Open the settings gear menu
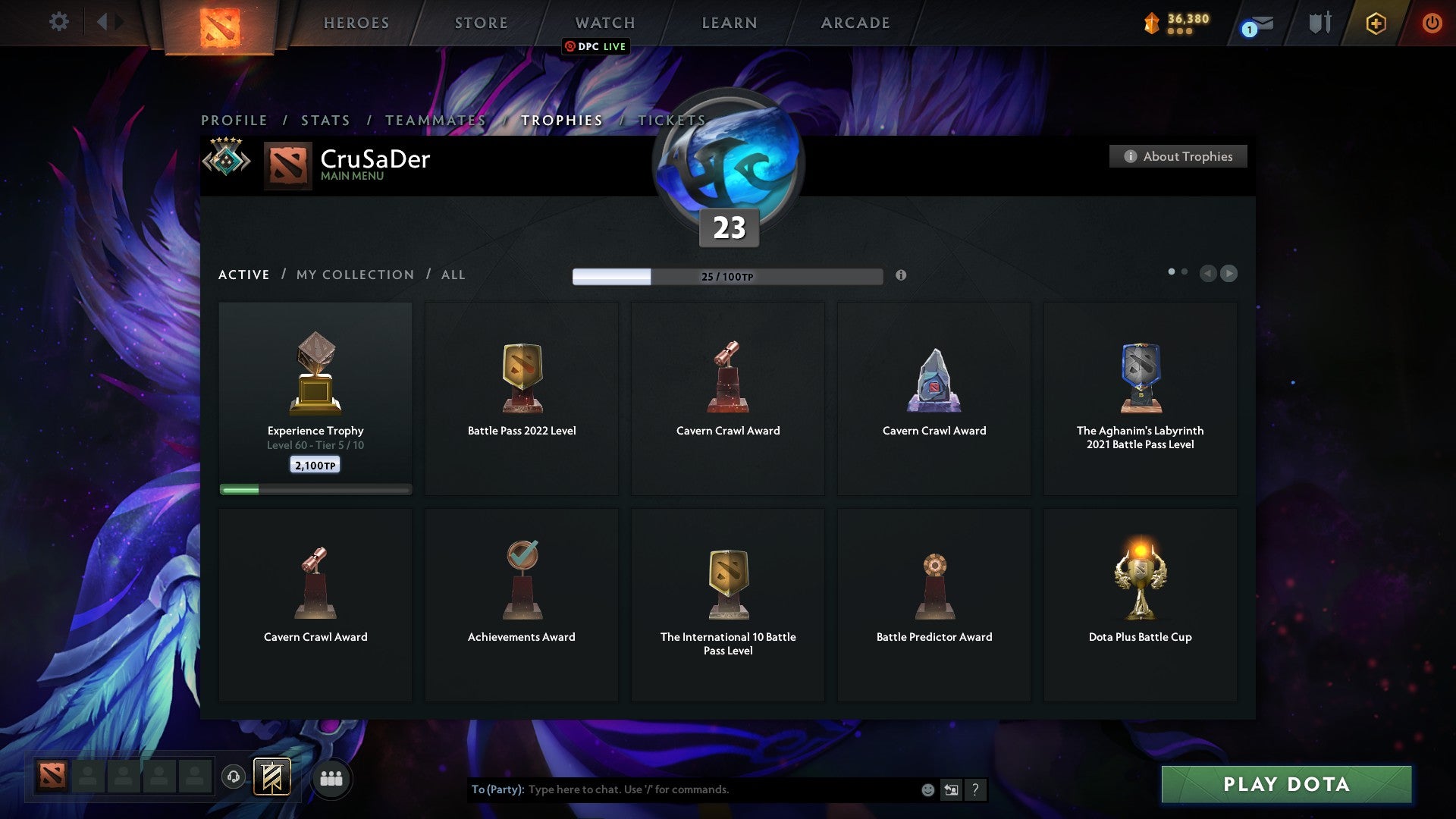 58,22
